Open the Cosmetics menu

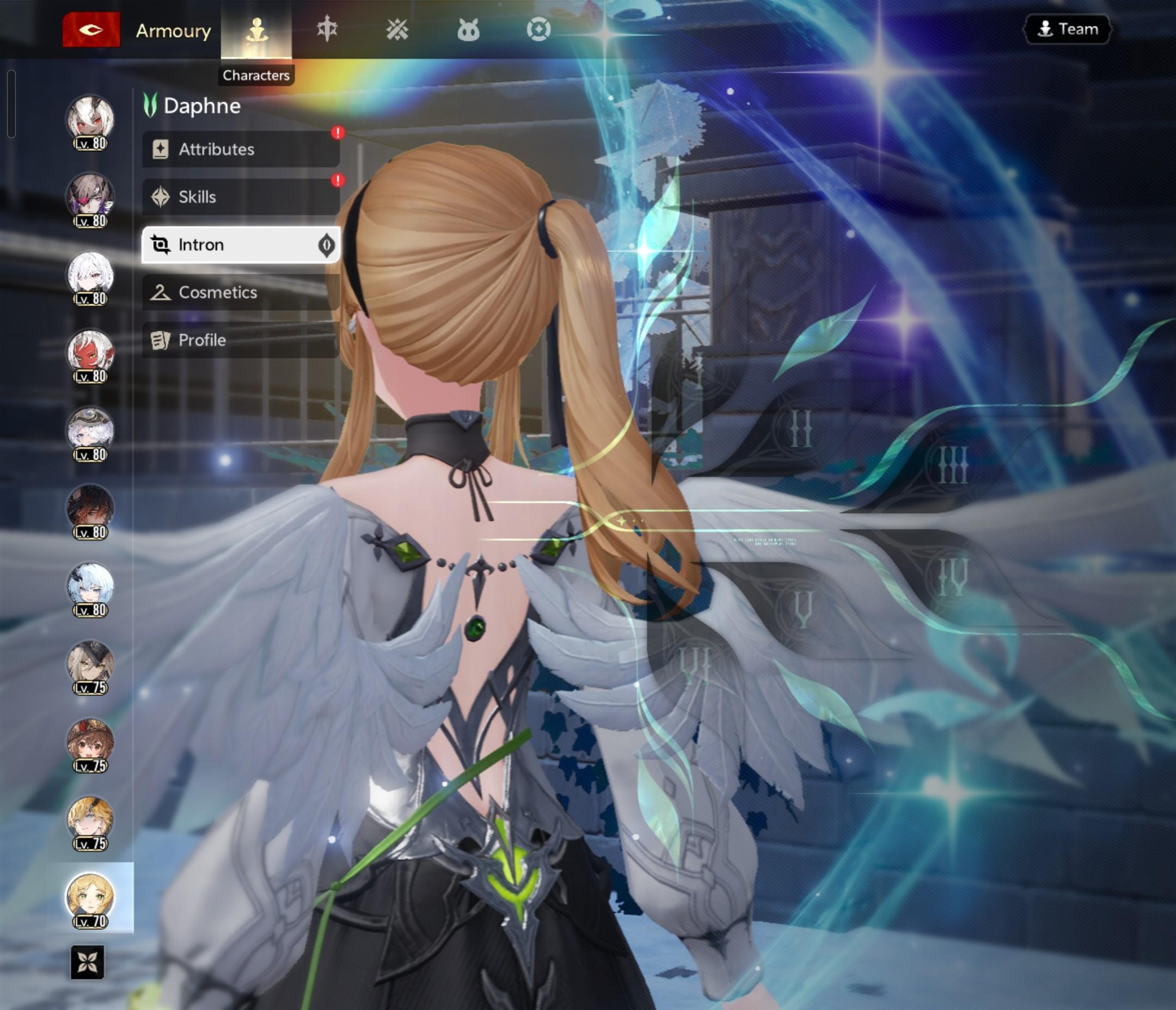tap(241, 292)
